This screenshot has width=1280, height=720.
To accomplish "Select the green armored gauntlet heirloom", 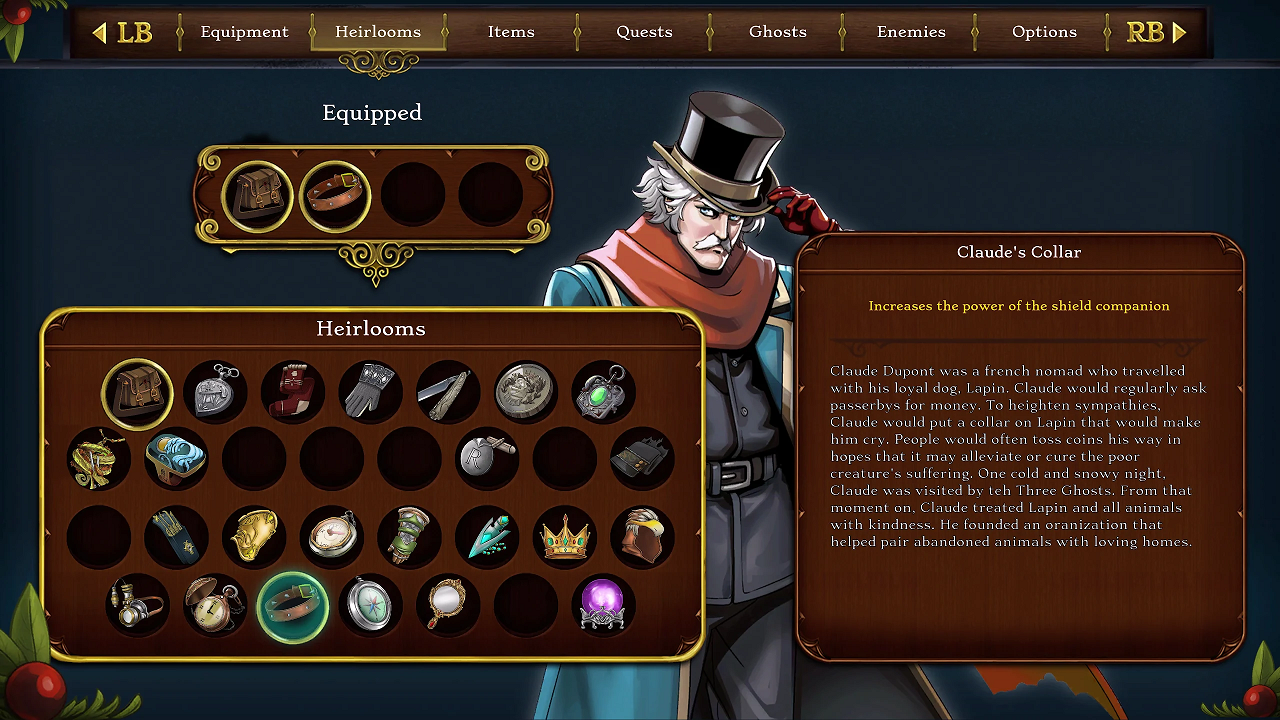I will click(x=409, y=537).
